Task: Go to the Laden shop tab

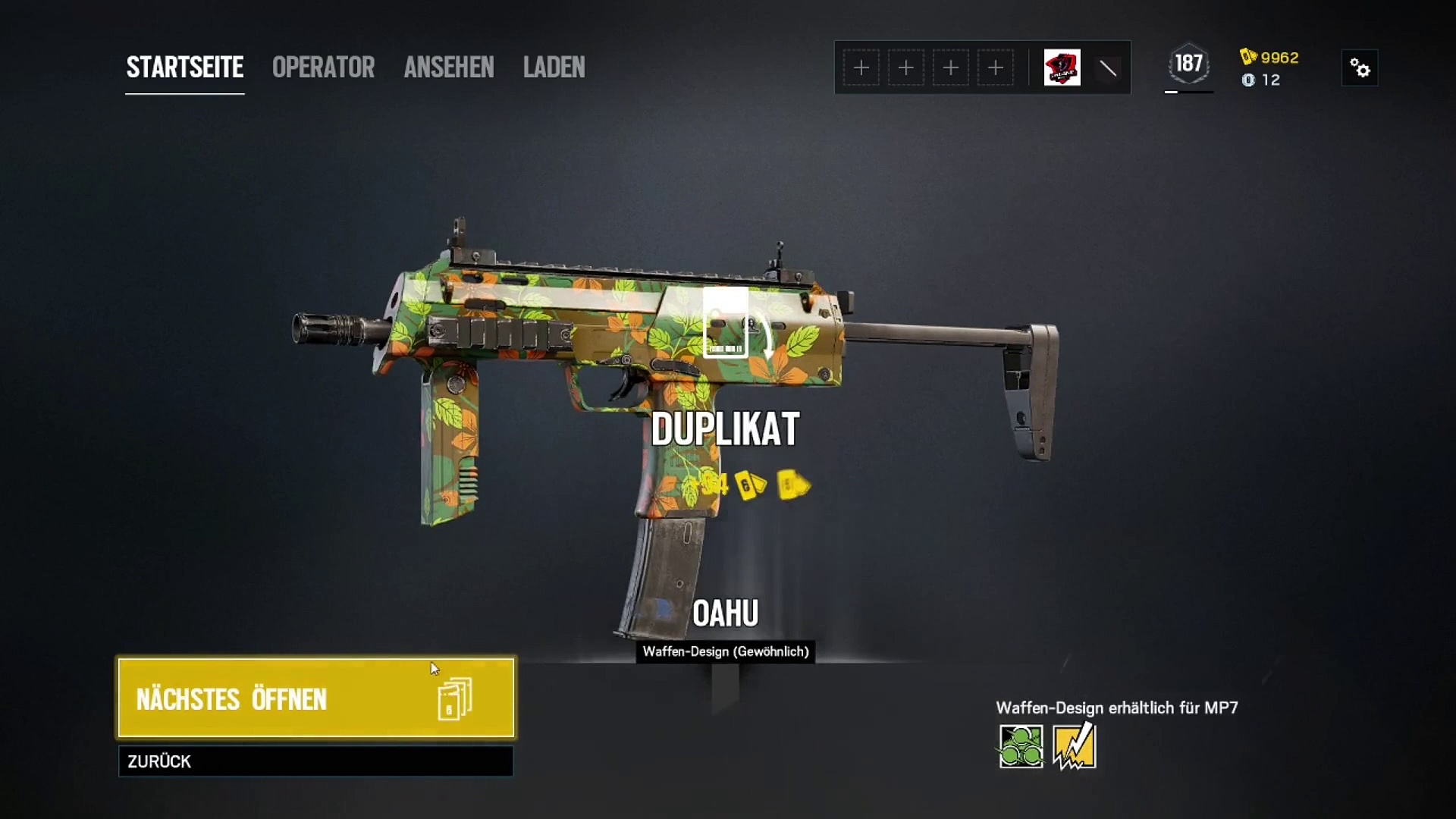Action: (x=554, y=67)
